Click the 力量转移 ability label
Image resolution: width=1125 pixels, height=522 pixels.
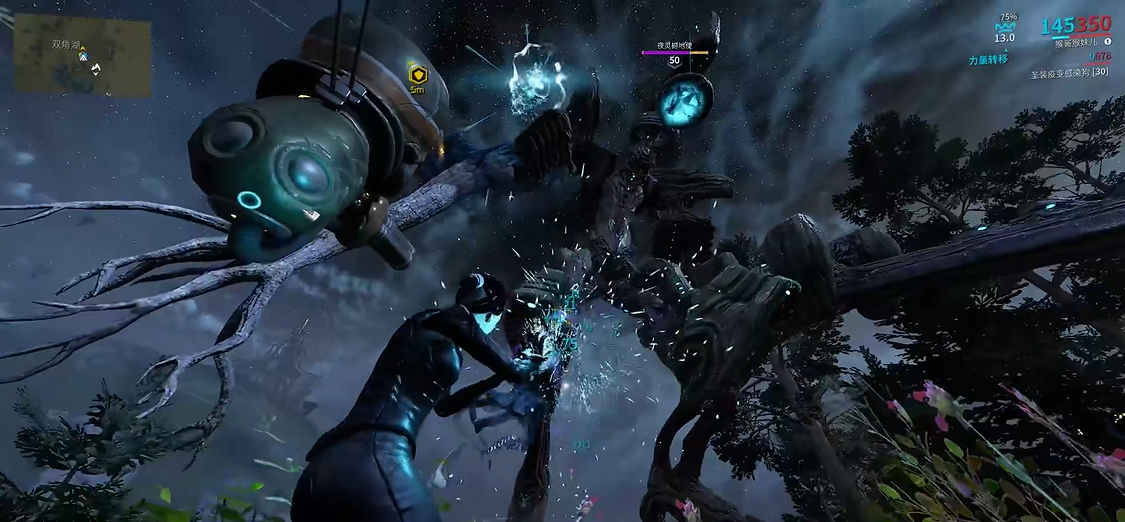(x=988, y=60)
